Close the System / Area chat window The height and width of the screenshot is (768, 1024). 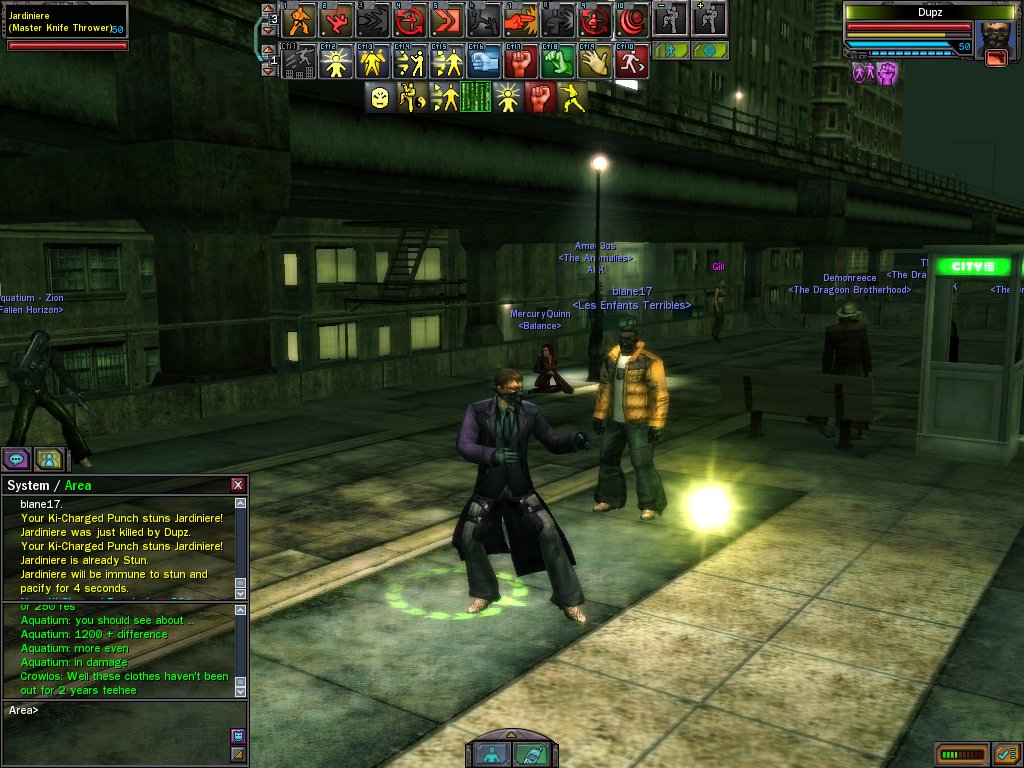click(238, 485)
